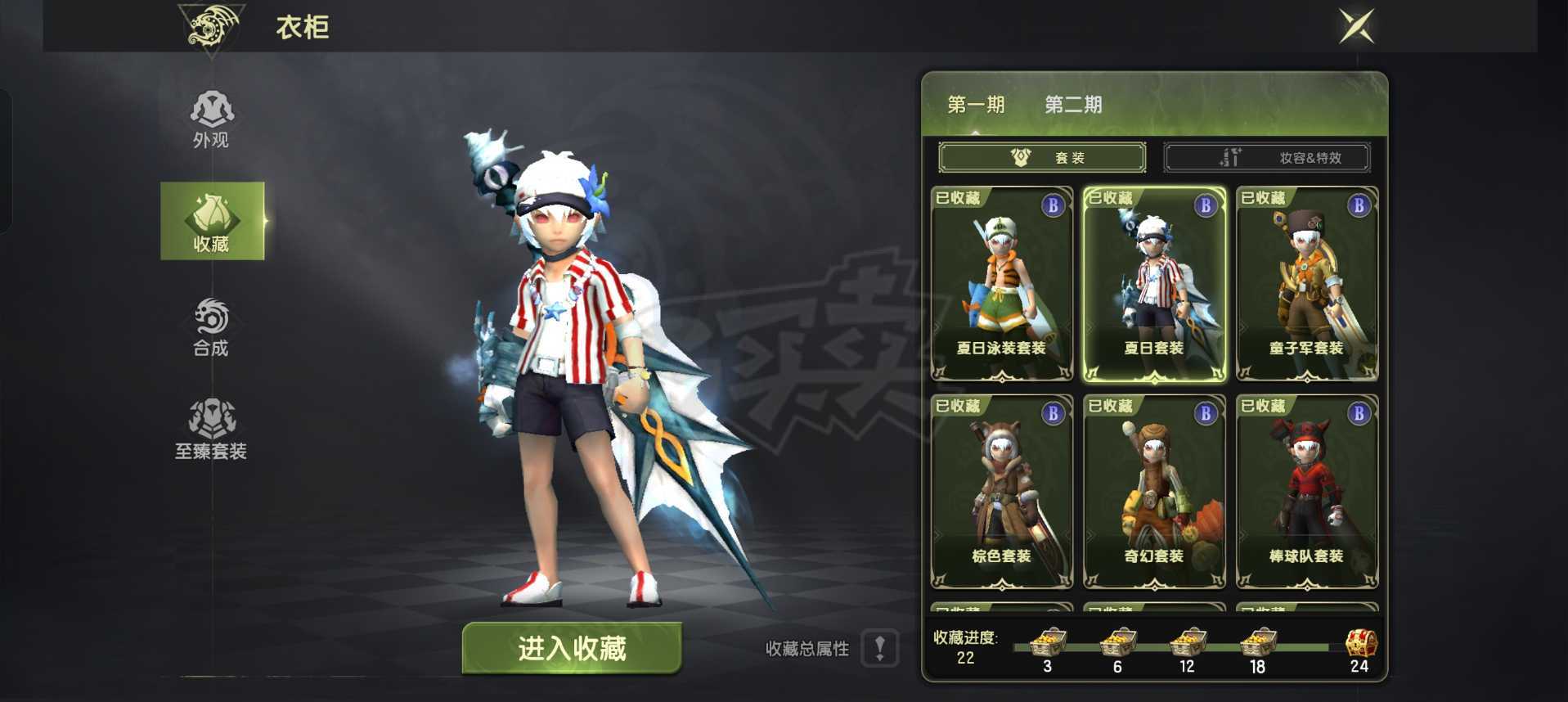Select the 第一期 tab
This screenshot has width=1568, height=702.
click(x=978, y=105)
